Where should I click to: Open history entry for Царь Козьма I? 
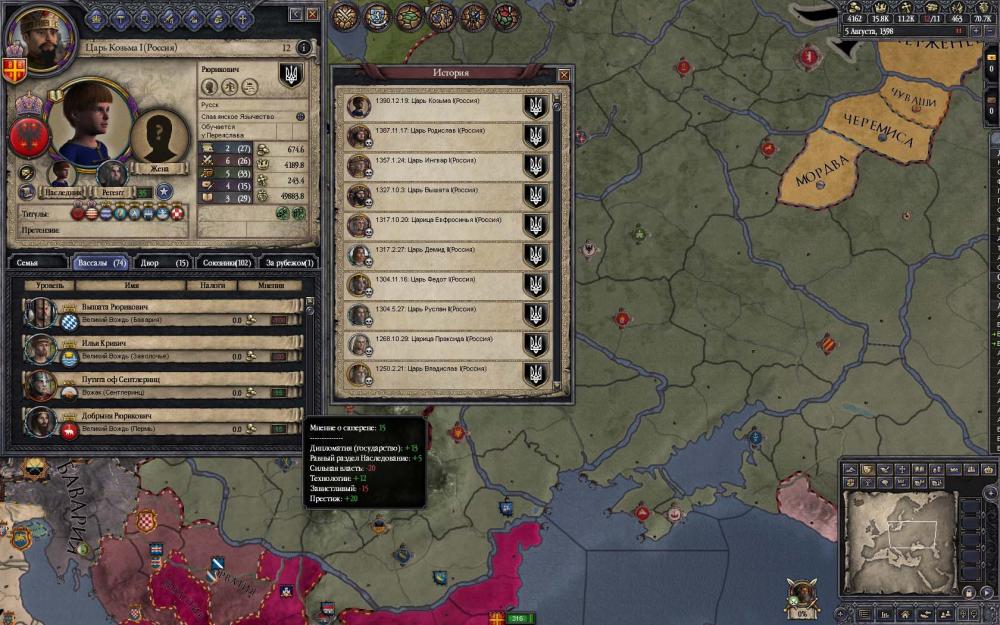[x=440, y=106]
